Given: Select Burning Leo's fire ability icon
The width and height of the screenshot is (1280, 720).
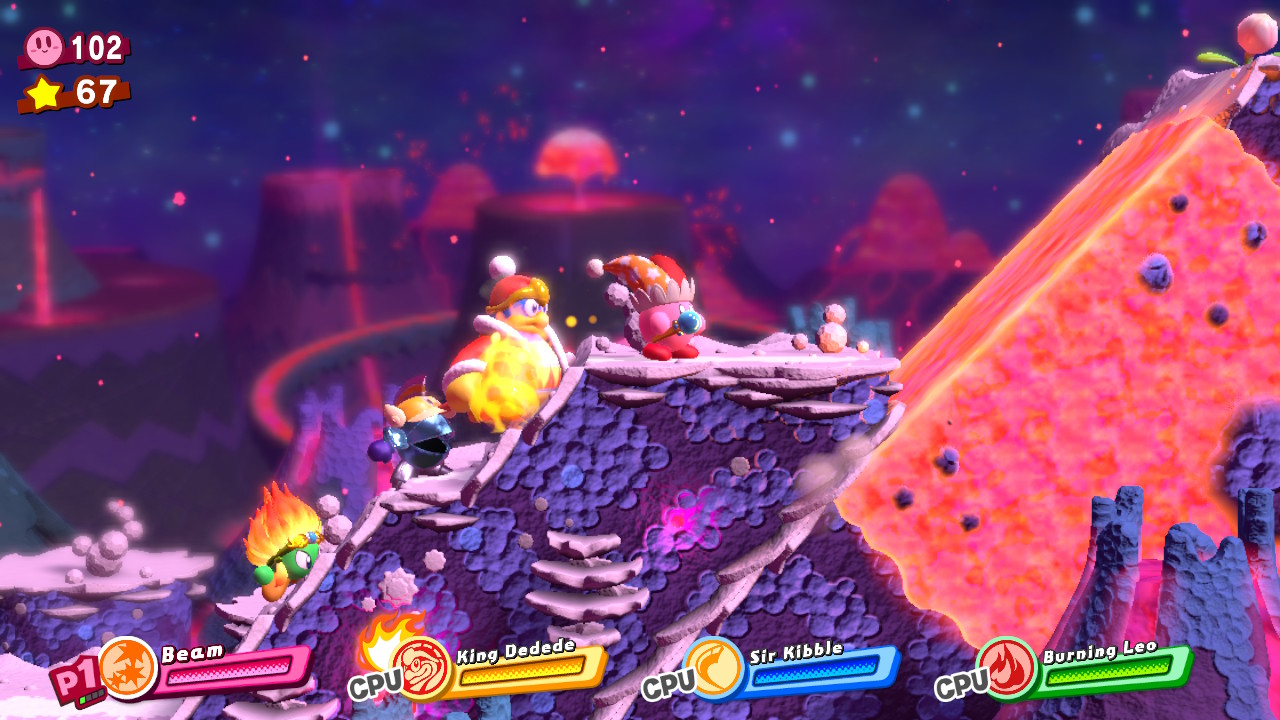Looking at the screenshot, I should (x=1006, y=667).
